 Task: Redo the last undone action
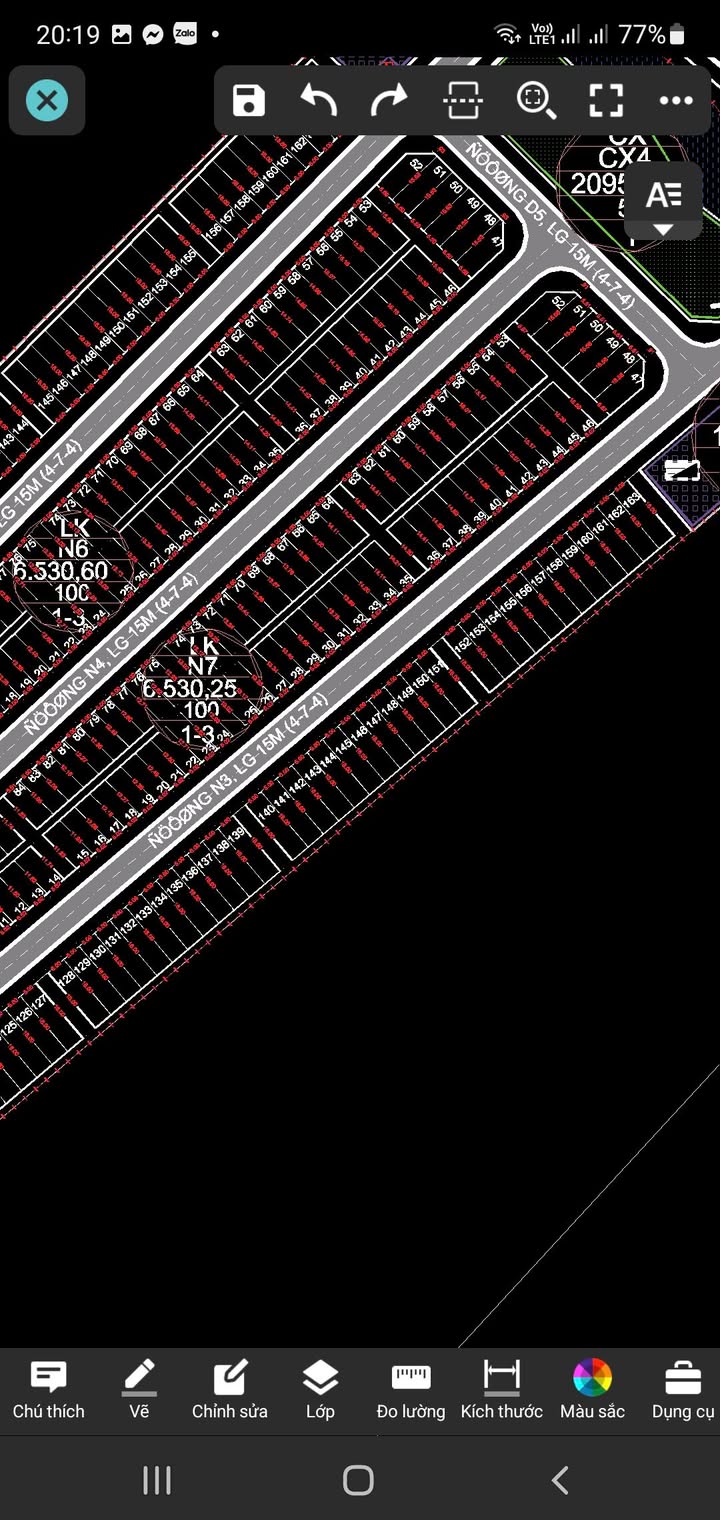click(x=390, y=100)
